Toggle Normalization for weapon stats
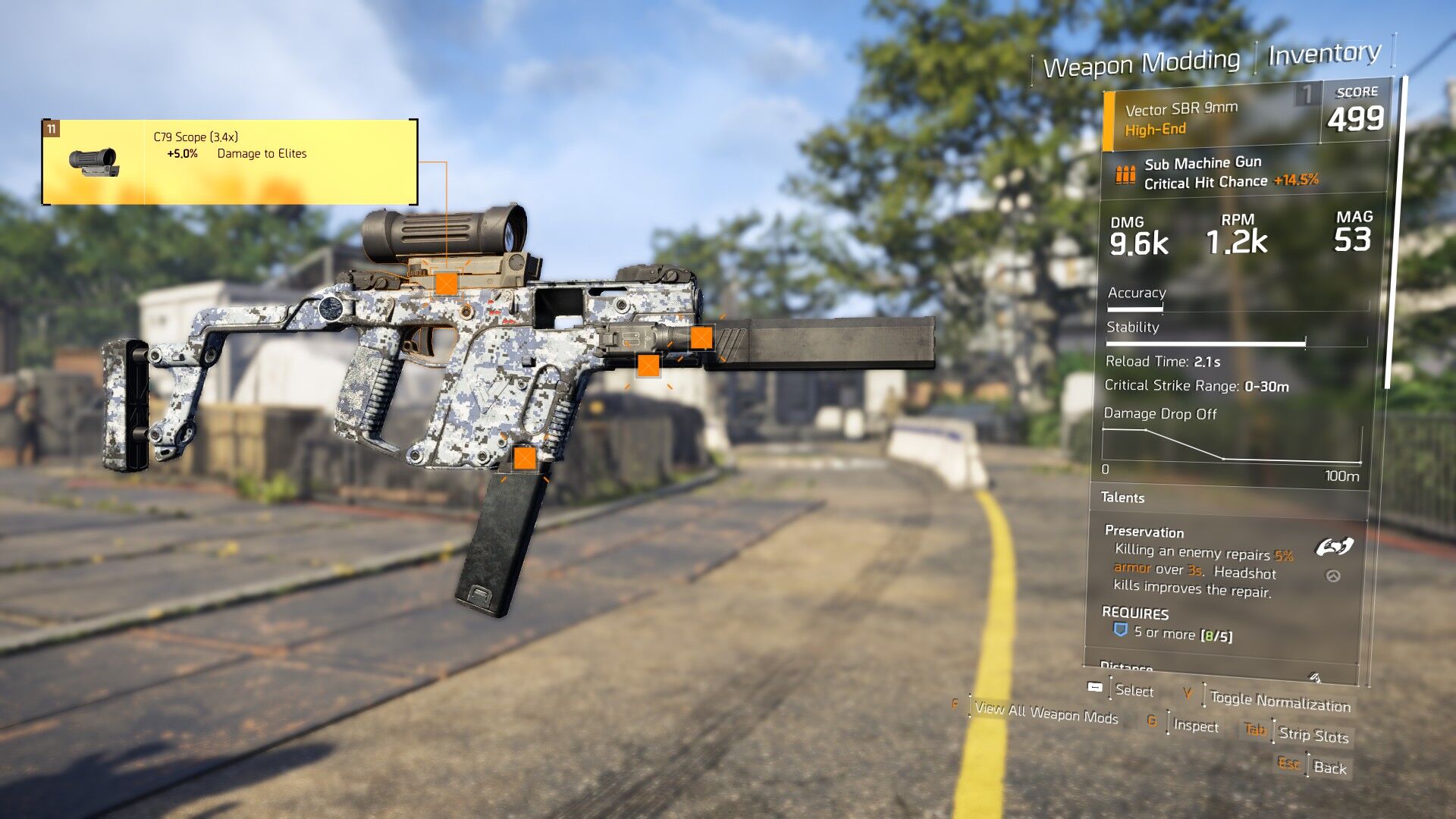The height and width of the screenshot is (819, 1456). coord(1280,701)
